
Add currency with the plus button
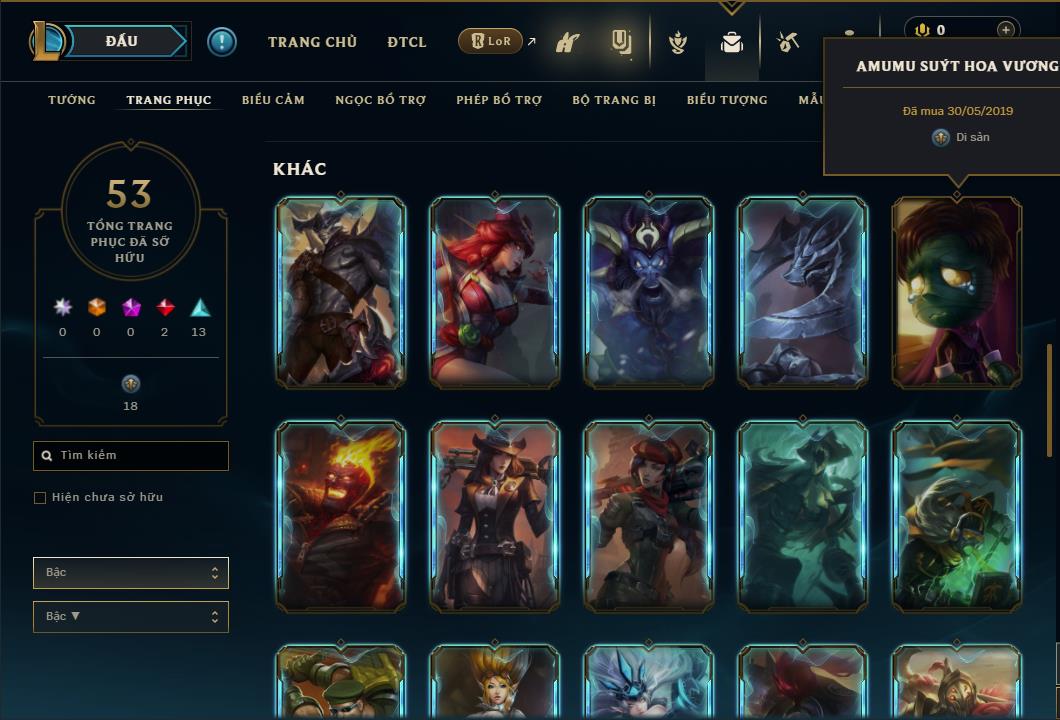pos(1005,30)
